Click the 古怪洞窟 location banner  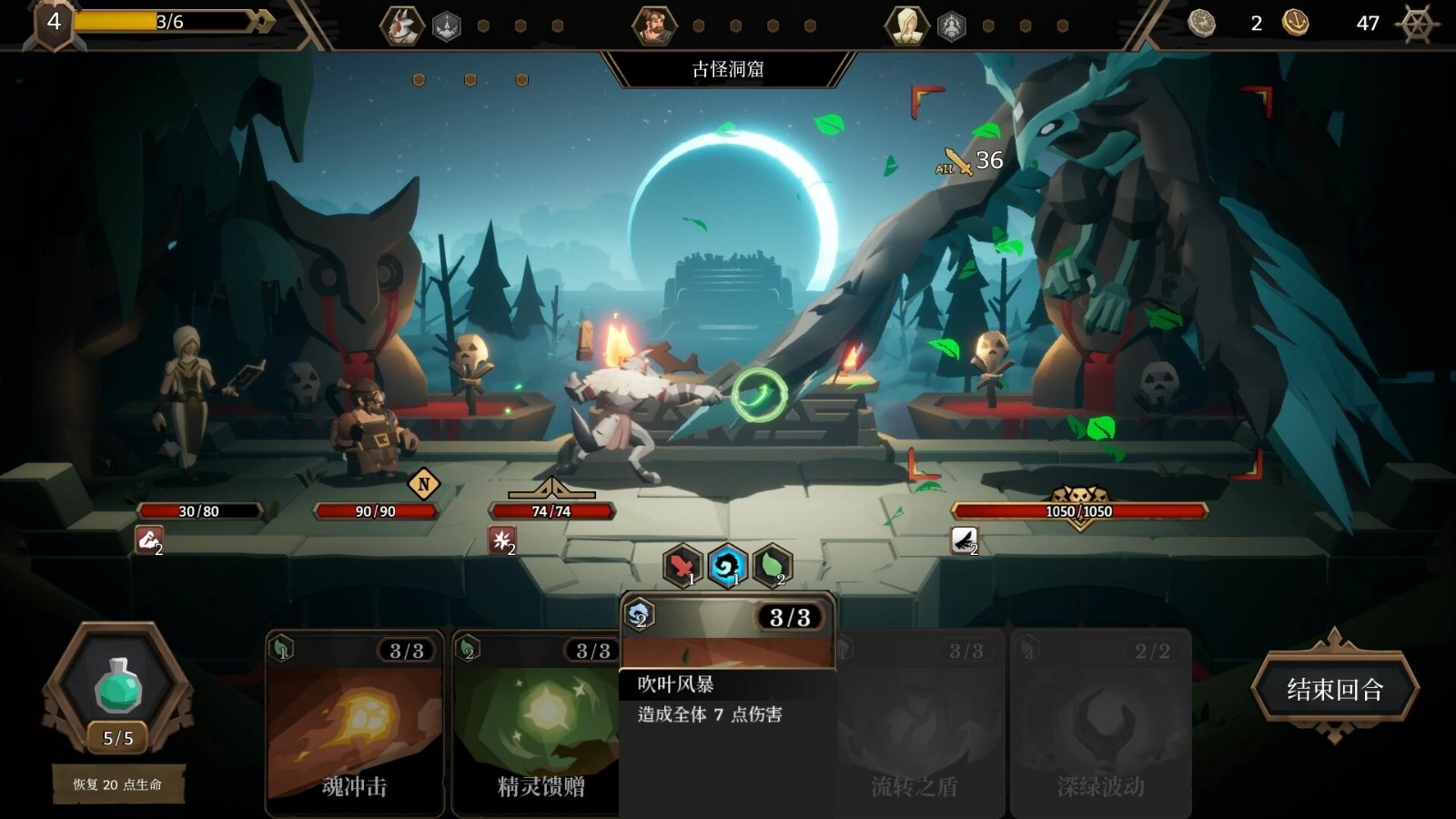728,66
